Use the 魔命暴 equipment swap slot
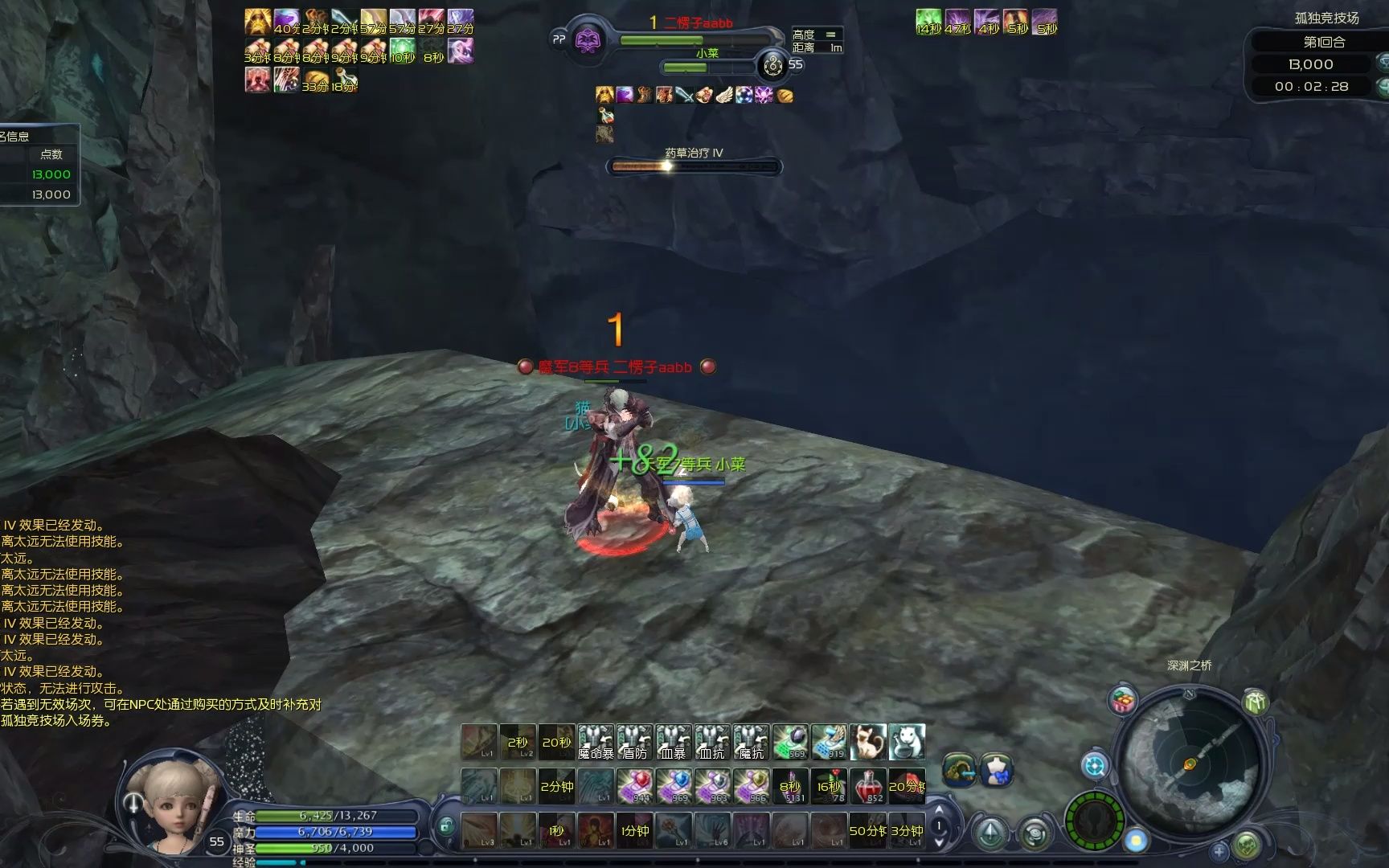The width and height of the screenshot is (1389, 868). point(596,742)
